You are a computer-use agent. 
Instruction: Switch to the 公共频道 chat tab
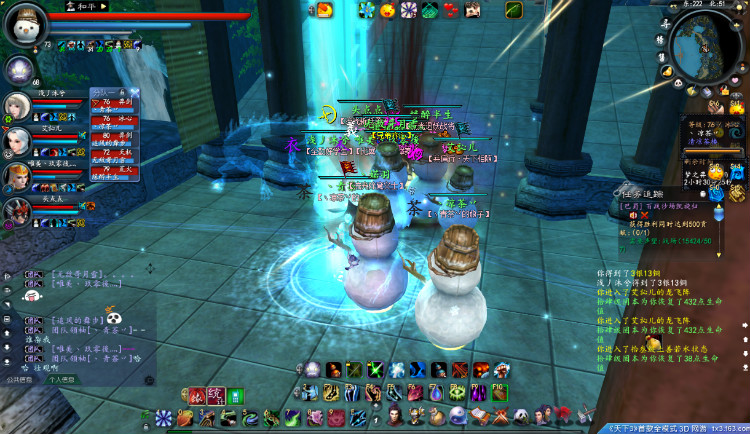coord(19,380)
